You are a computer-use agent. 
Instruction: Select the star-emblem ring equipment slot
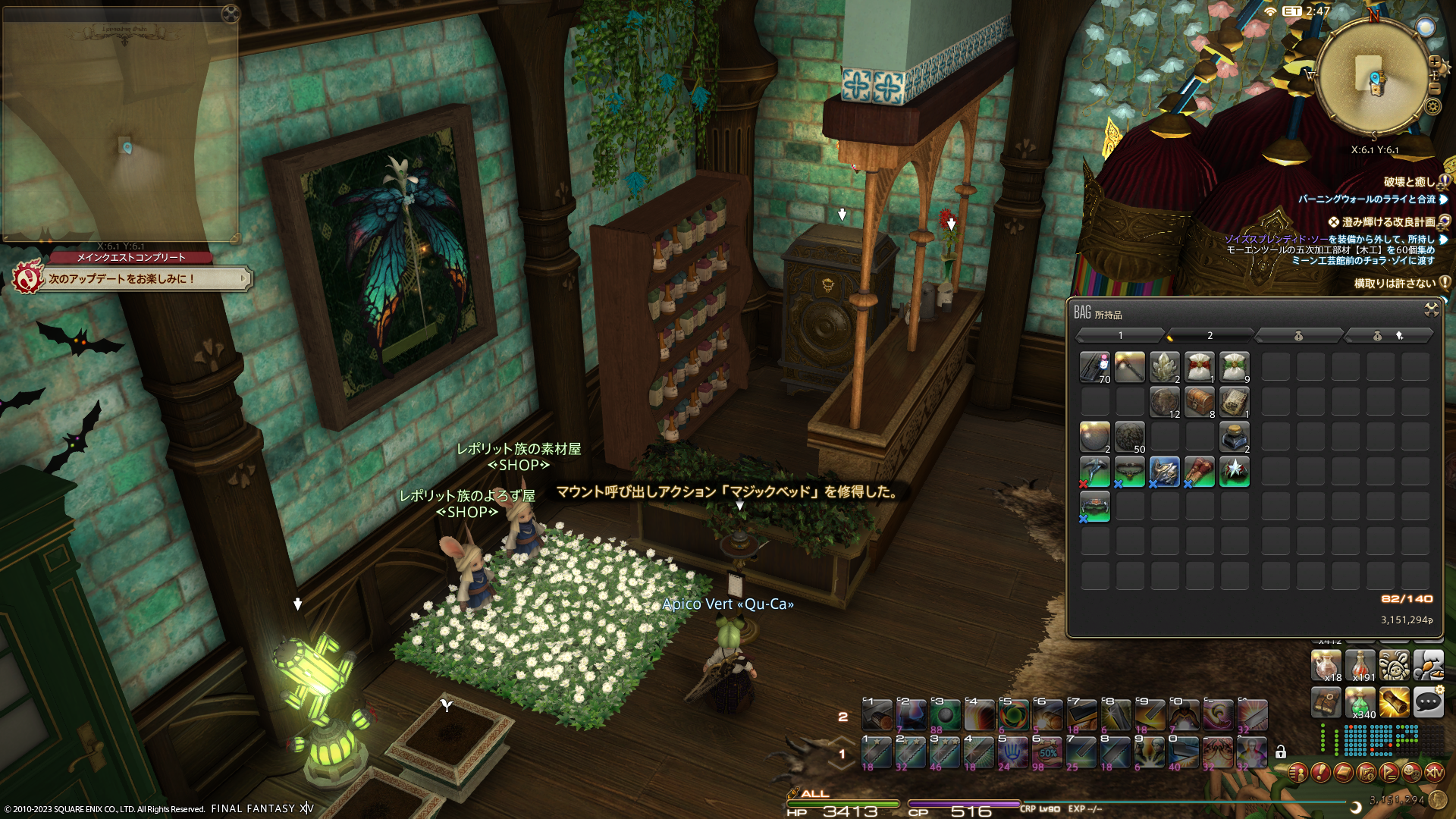[1234, 472]
